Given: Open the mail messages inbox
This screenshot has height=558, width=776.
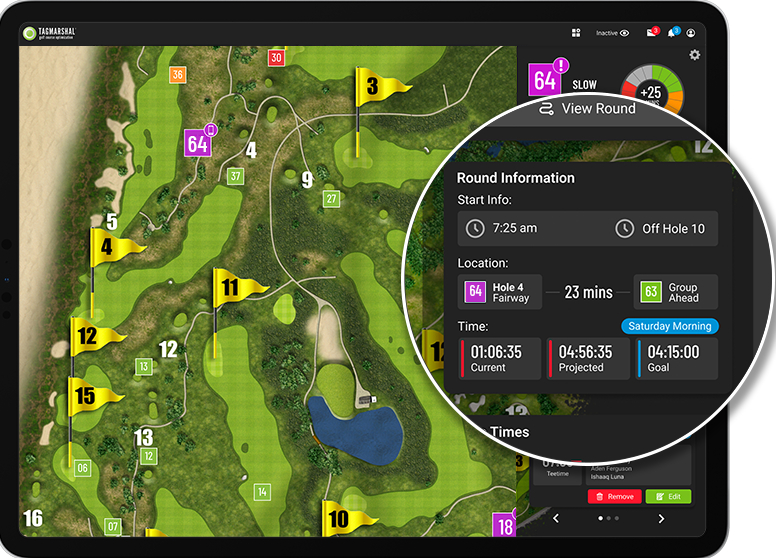Looking at the screenshot, I should 651,33.
